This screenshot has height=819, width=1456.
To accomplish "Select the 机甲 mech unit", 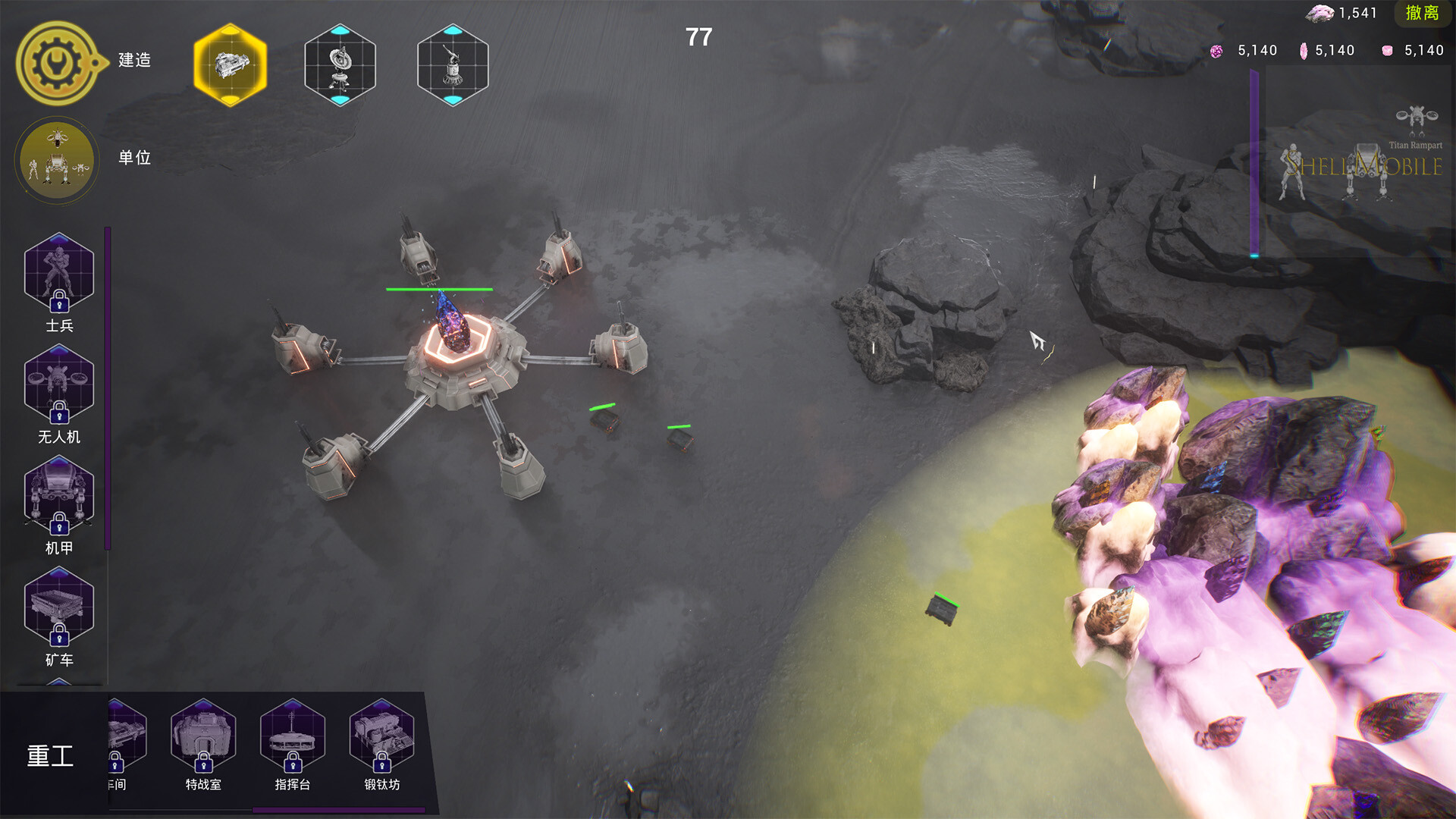I will (x=59, y=496).
